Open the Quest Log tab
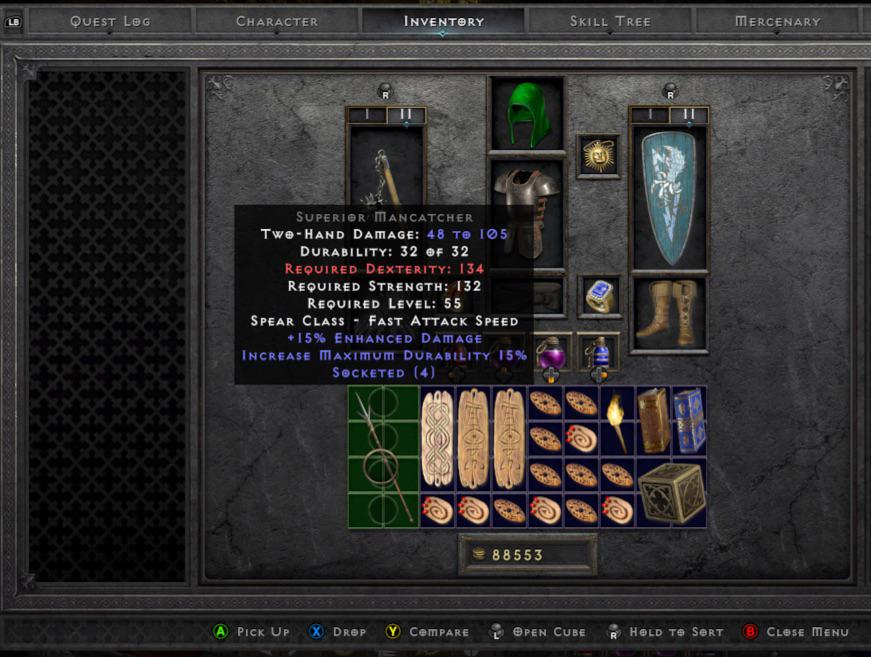This screenshot has width=871, height=657. [109, 21]
